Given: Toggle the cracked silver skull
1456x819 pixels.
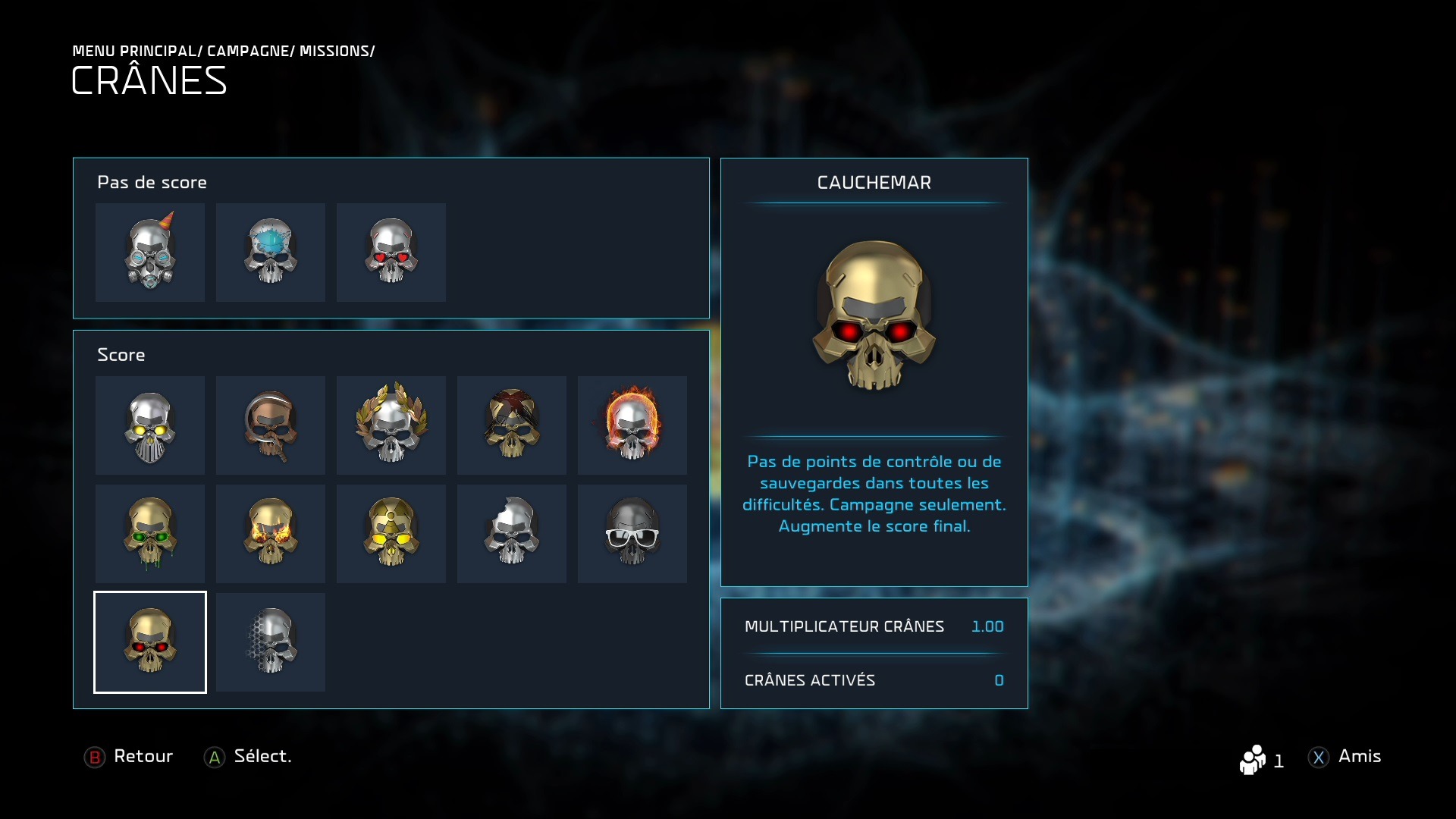Looking at the screenshot, I should tap(512, 534).
